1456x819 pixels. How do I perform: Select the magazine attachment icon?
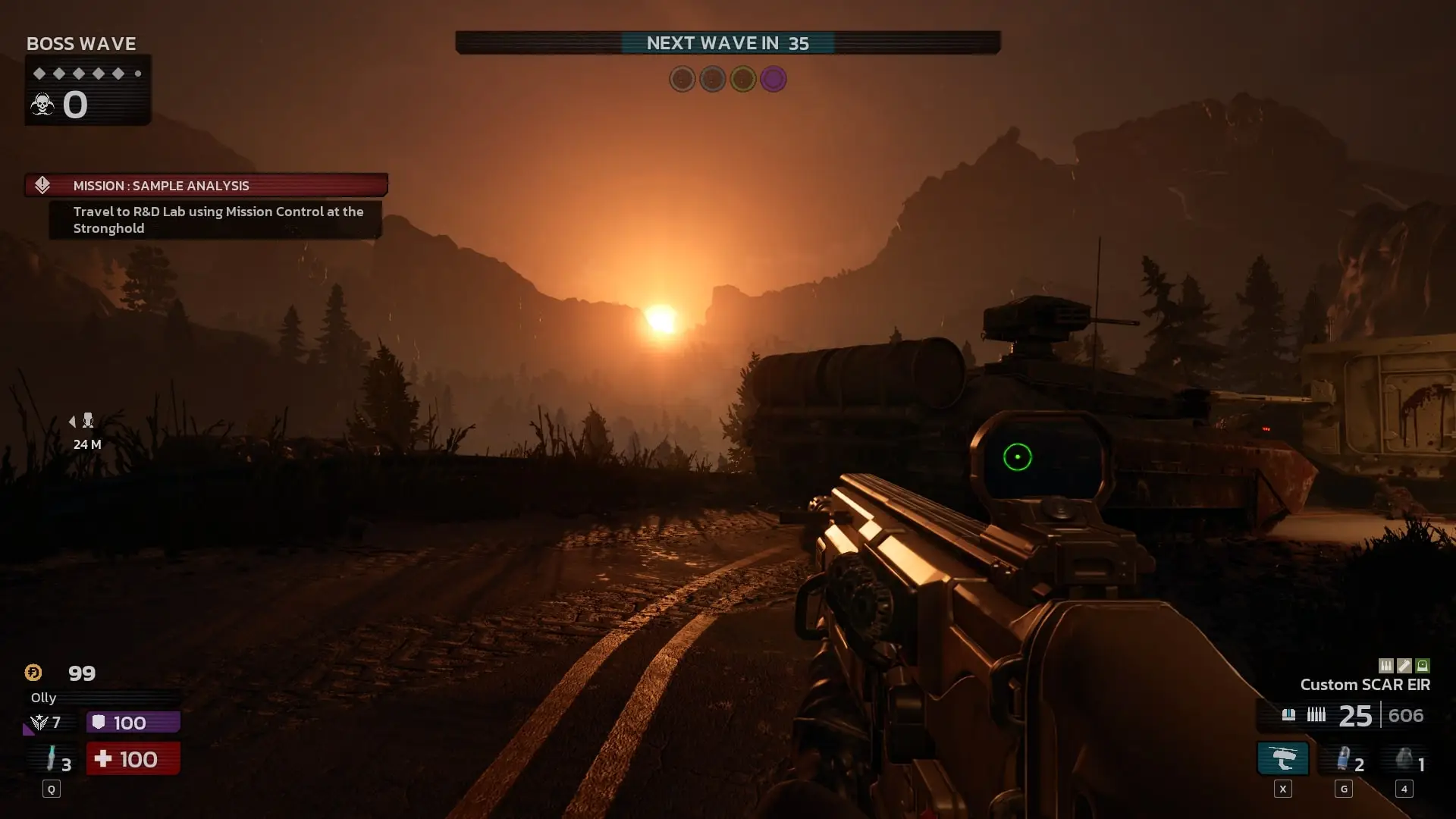point(1386,666)
